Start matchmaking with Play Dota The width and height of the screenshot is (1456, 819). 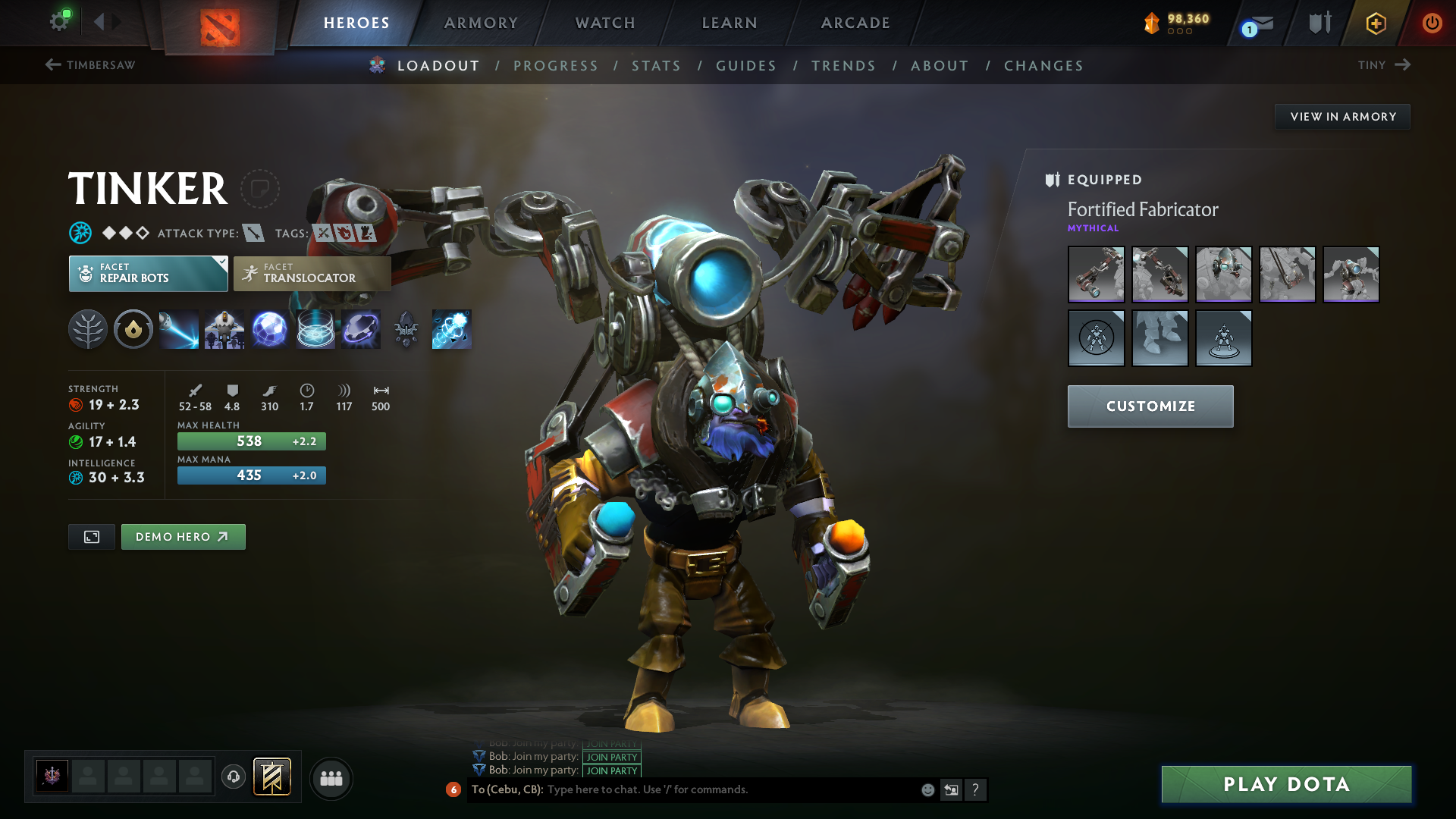coord(1286,784)
